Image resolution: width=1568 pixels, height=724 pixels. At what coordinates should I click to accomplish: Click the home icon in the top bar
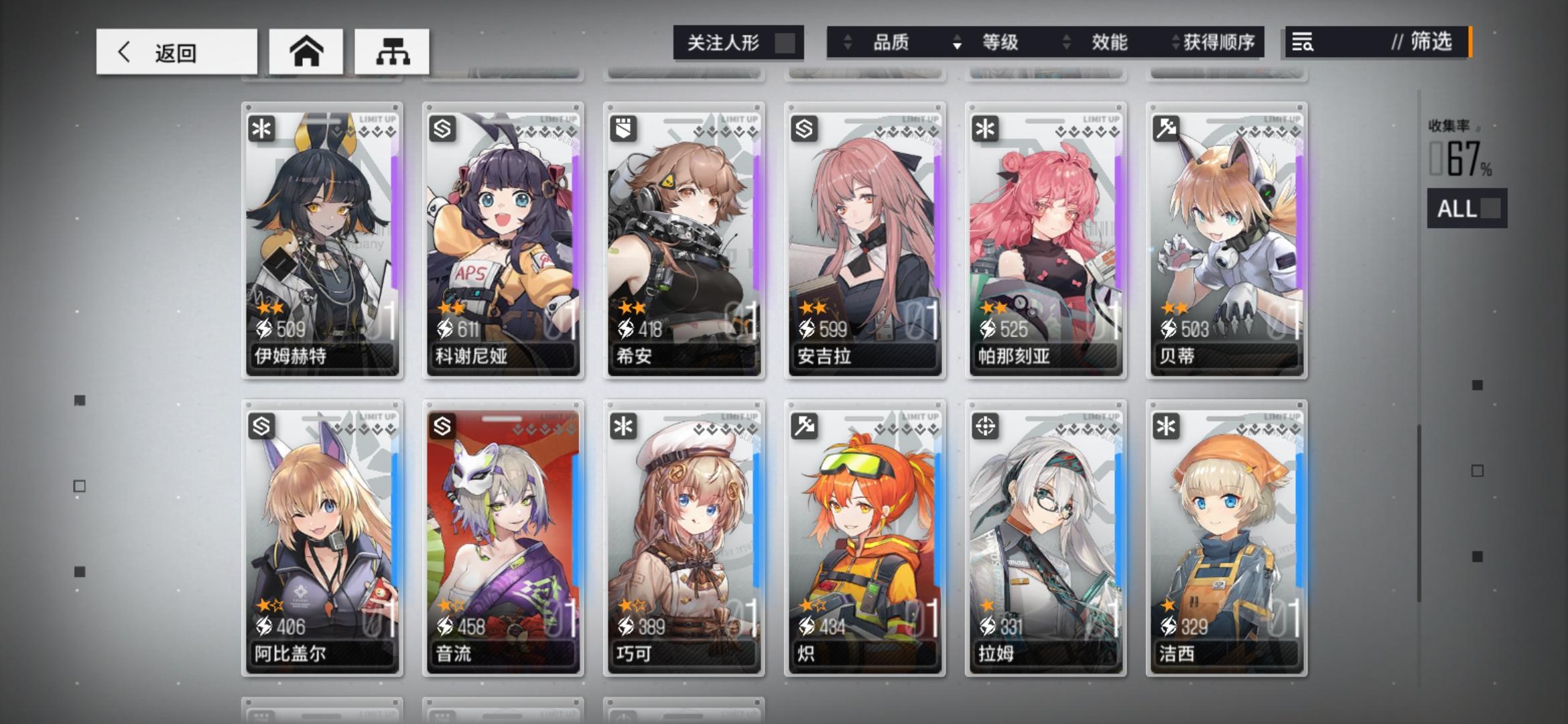click(x=306, y=50)
